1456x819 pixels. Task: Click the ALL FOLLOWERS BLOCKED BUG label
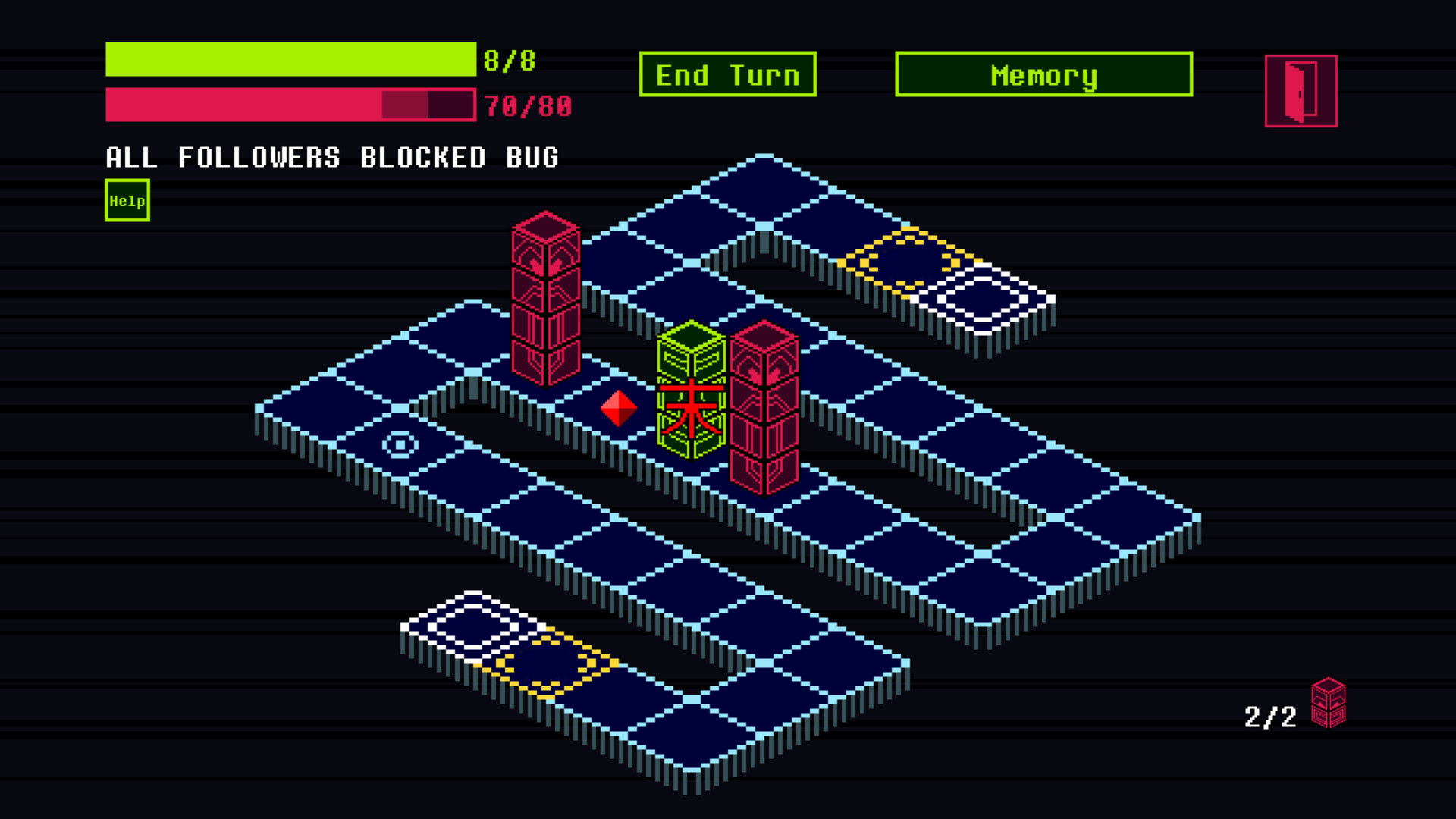coord(331,158)
